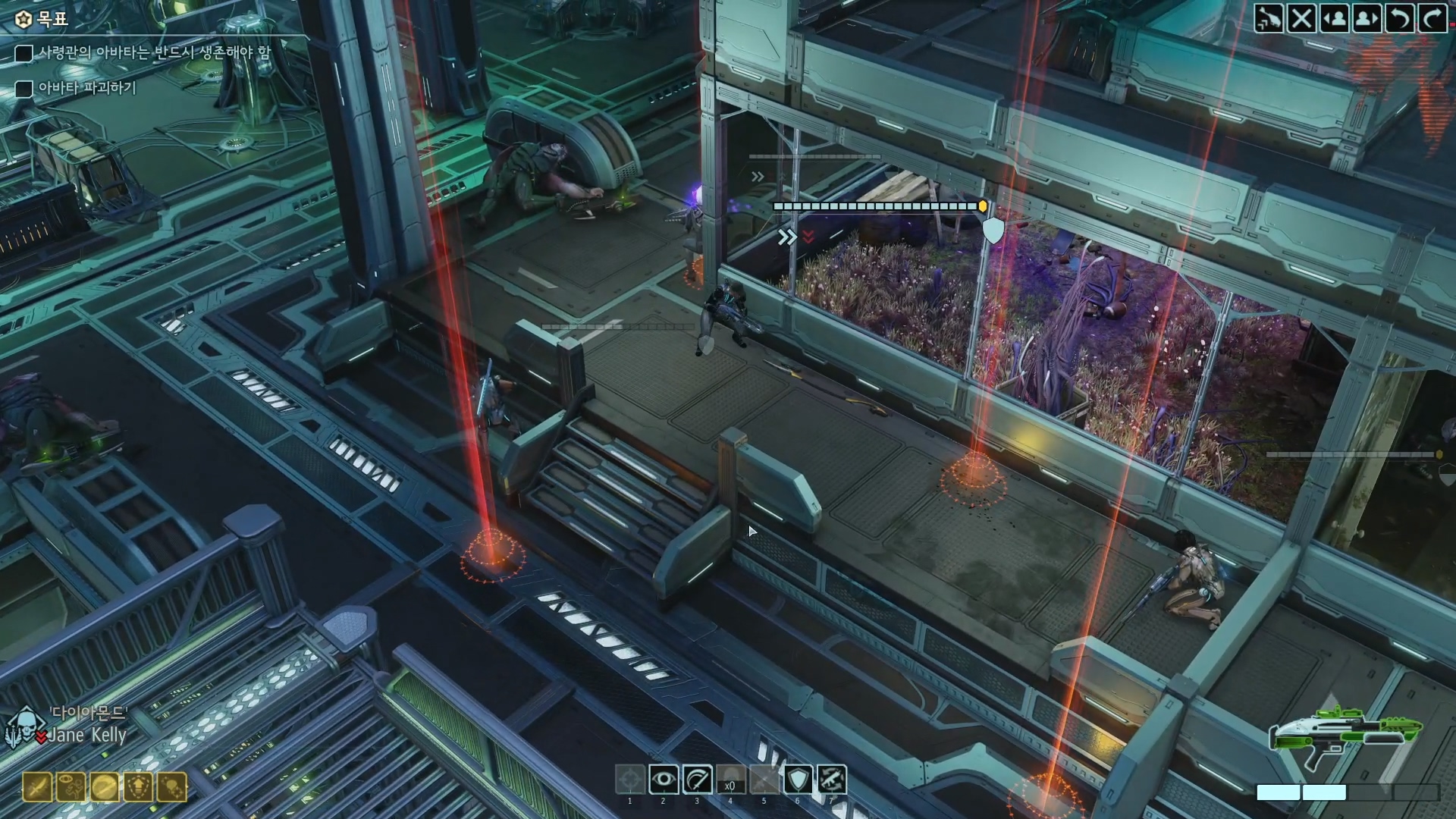Activate the shield Hunker Down ability

click(x=798, y=780)
